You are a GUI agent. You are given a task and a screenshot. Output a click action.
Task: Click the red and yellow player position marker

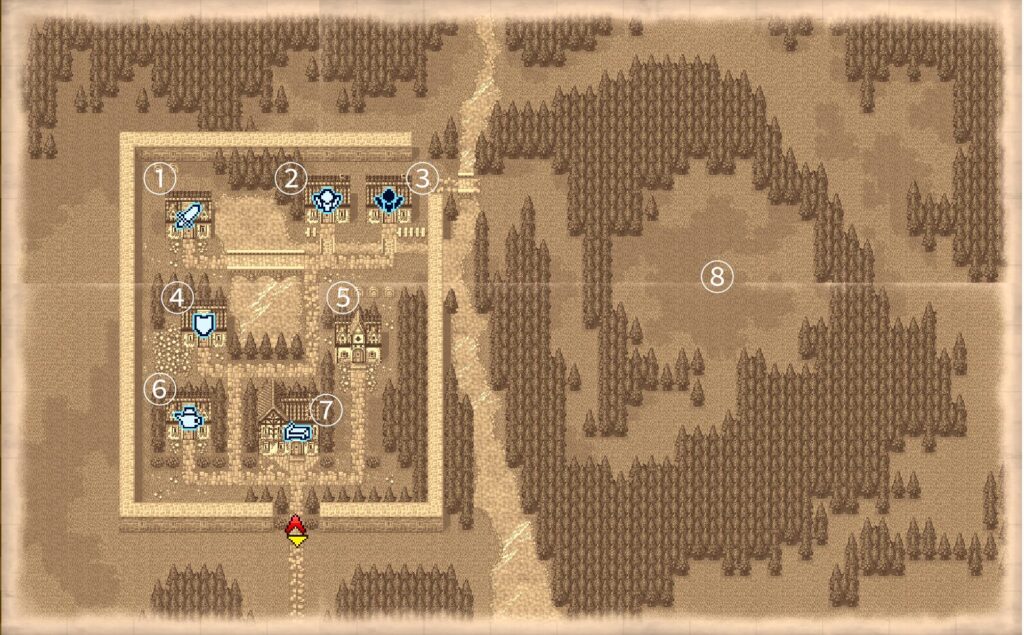(295, 529)
